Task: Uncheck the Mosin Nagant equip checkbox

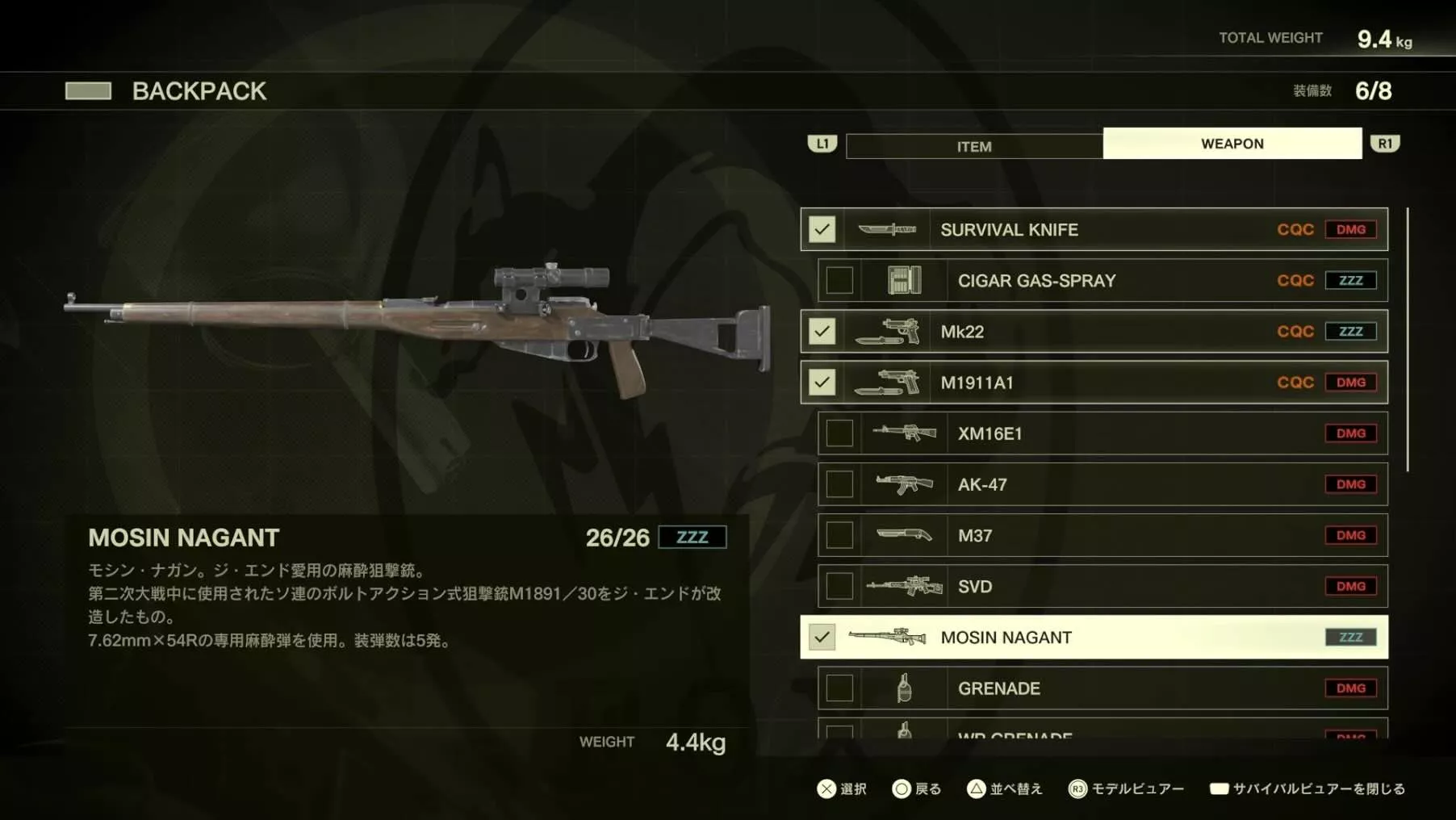Action: [822, 637]
